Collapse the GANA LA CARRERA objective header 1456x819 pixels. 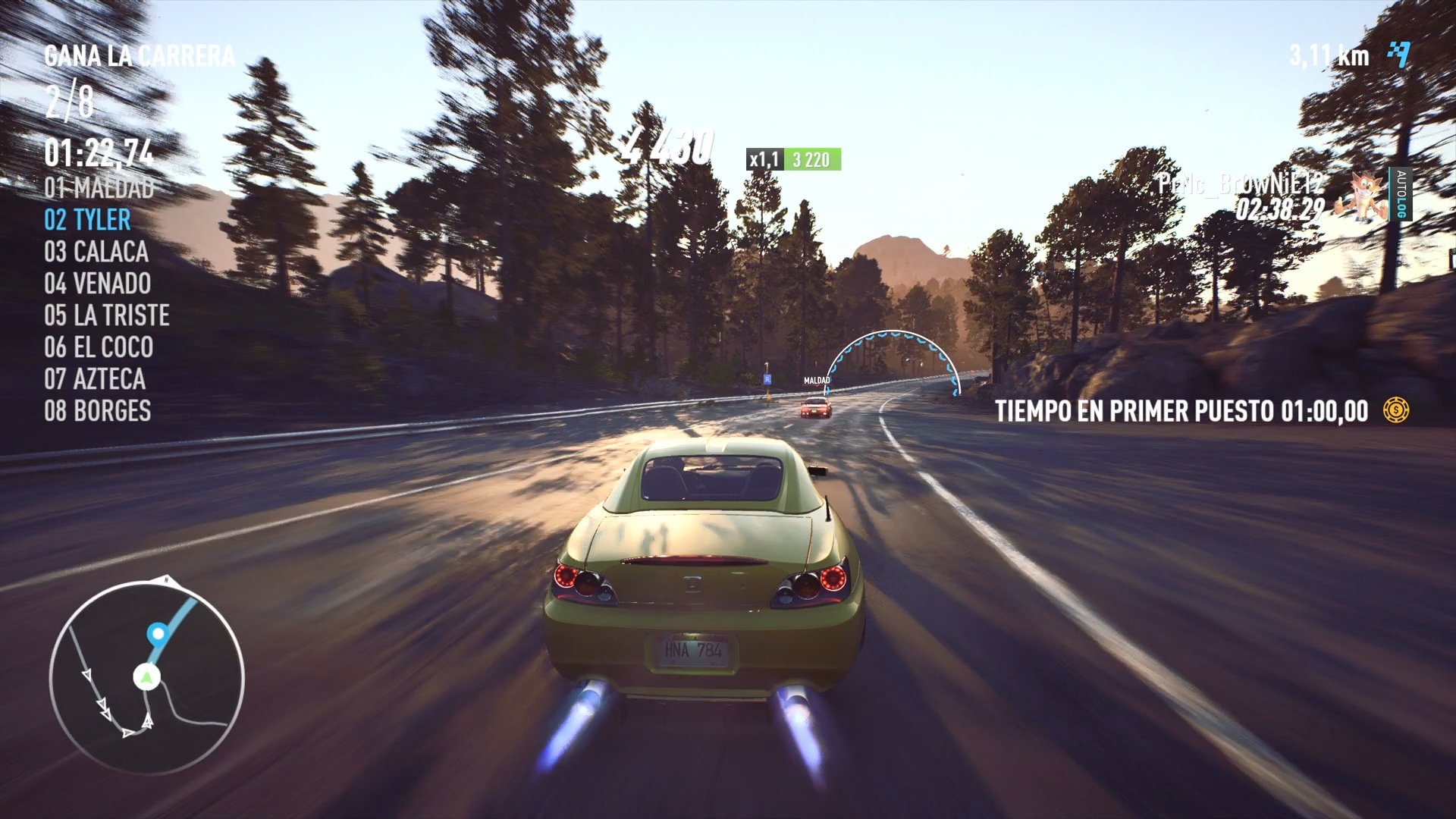coord(136,55)
